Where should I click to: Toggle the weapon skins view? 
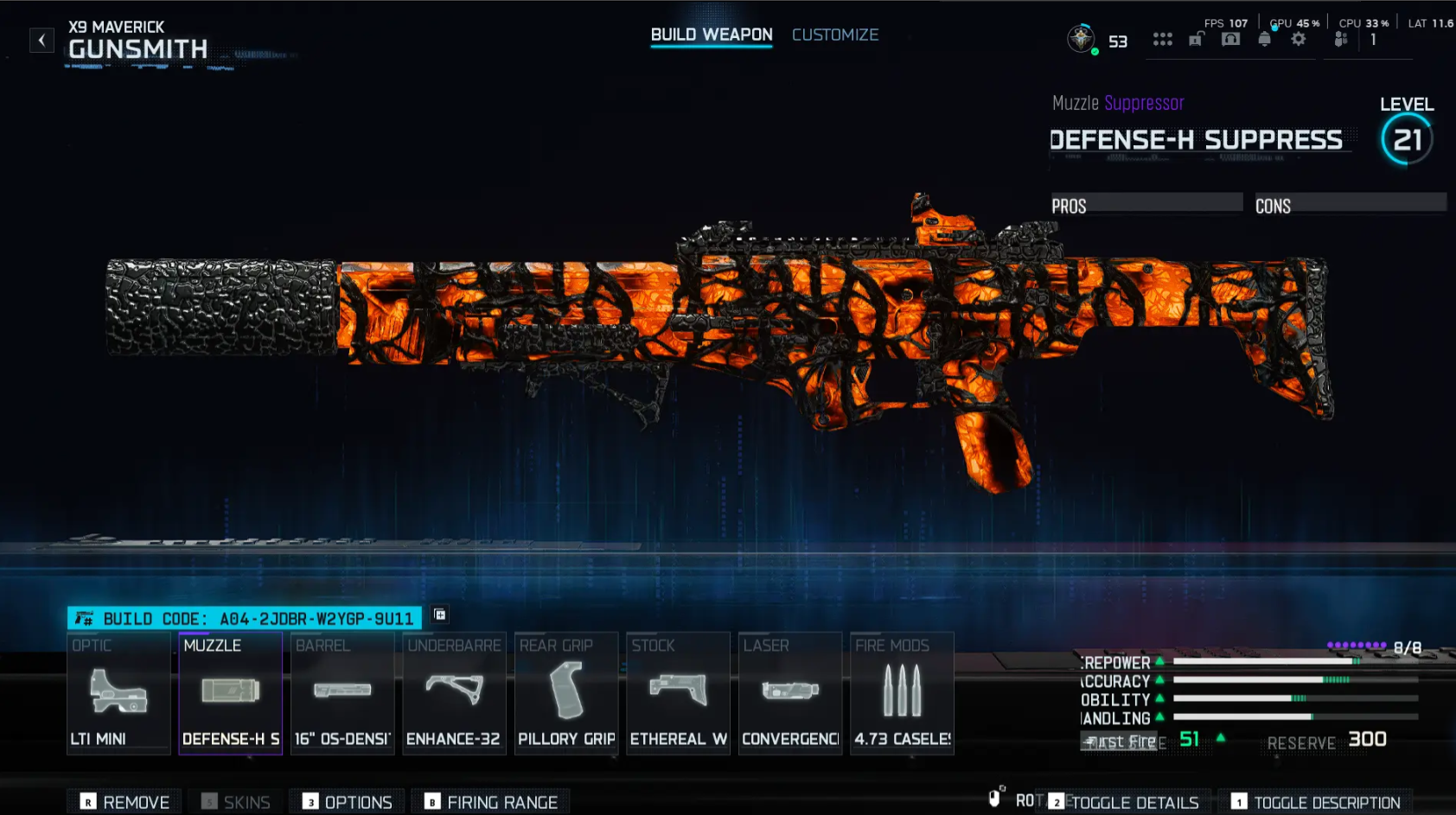click(x=234, y=801)
